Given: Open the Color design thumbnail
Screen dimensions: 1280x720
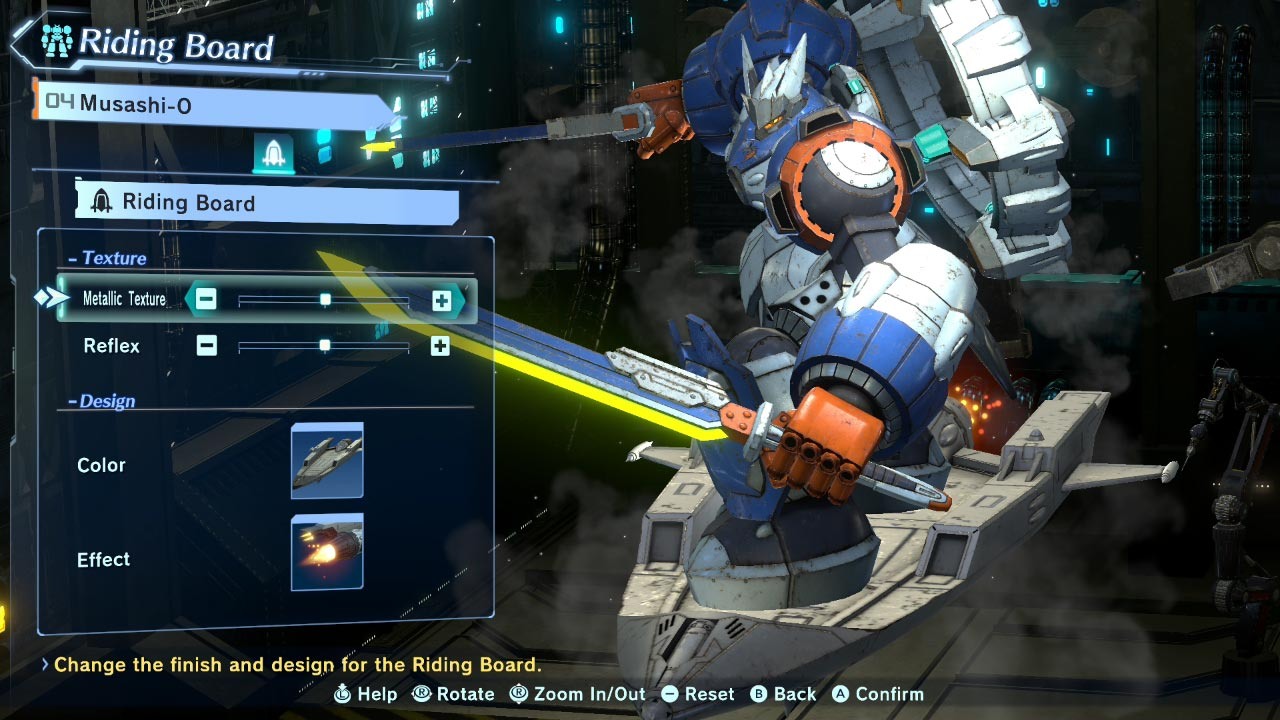Looking at the screenshot, I should click(x=327, y=460).
